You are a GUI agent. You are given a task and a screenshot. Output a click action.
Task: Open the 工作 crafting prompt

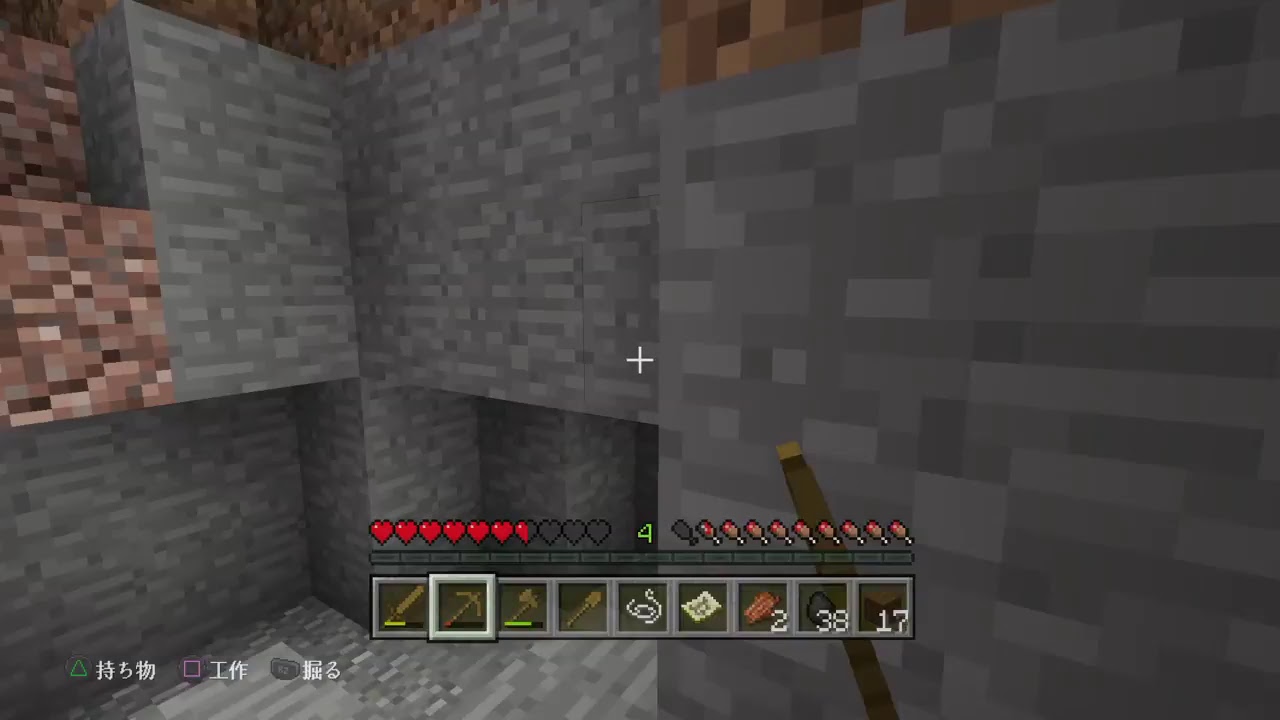pos(229,670)
